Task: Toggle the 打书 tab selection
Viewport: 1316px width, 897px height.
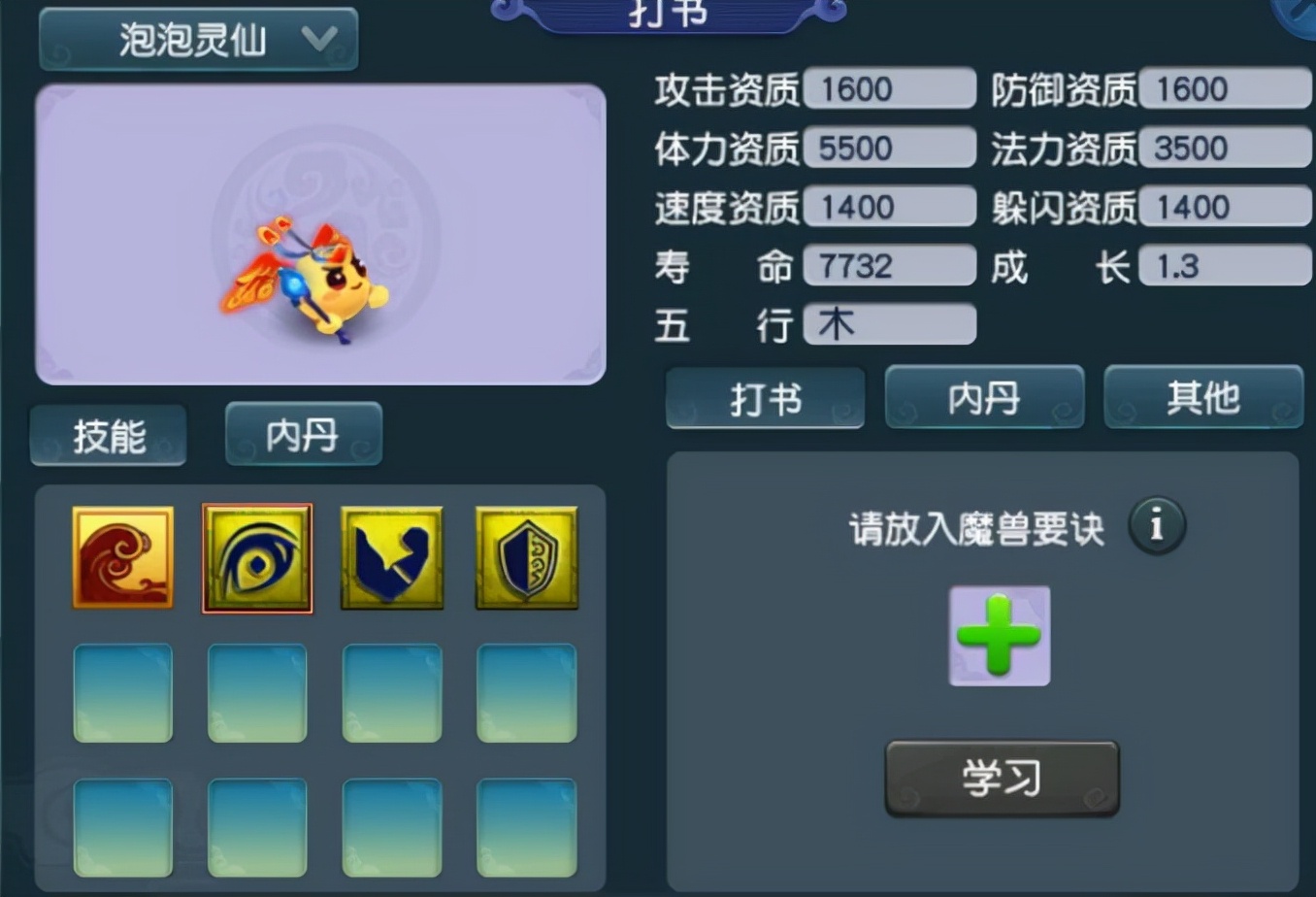Action: [x=765, y=398]
